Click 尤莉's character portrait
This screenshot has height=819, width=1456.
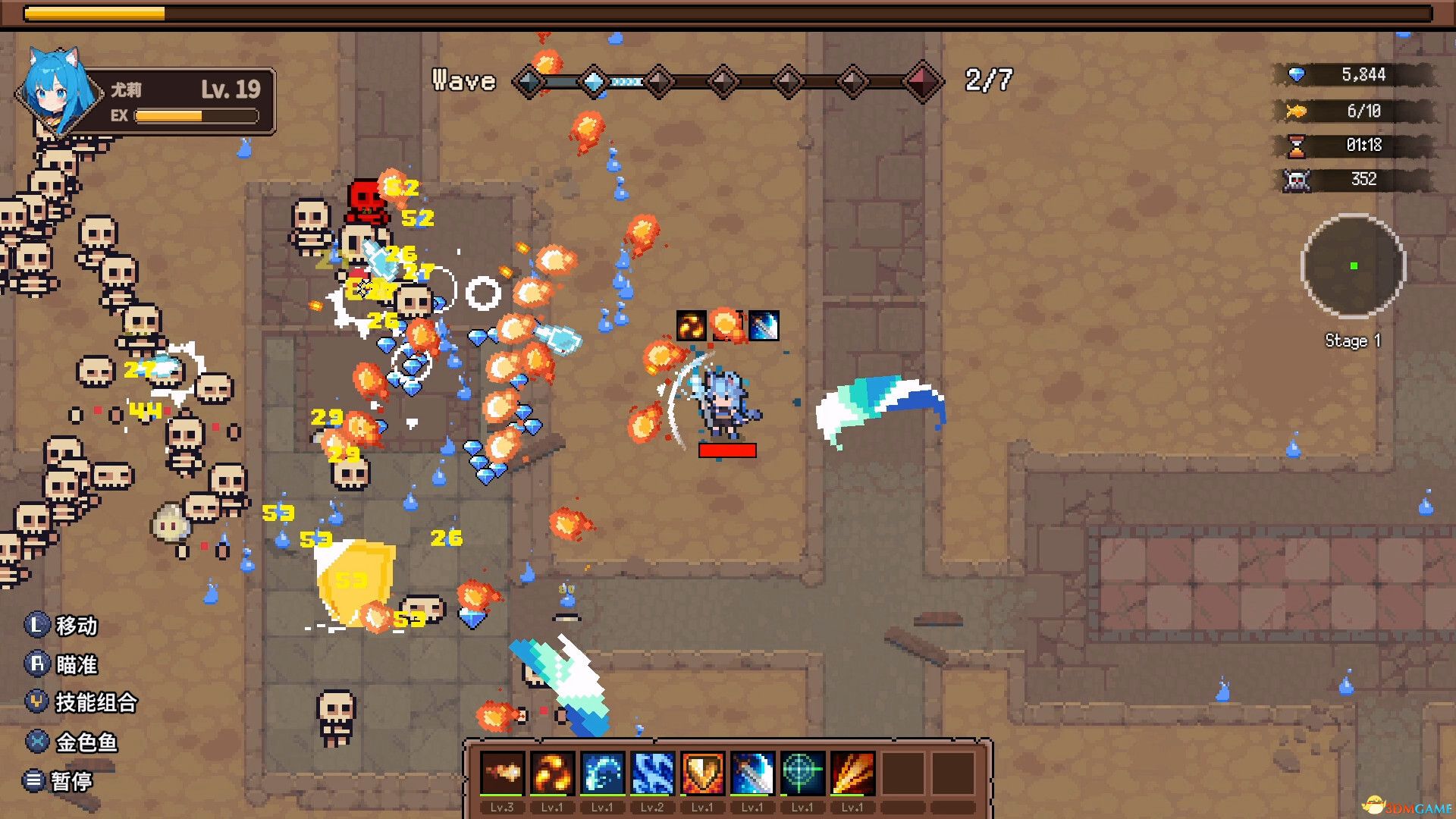coord(55,91)
